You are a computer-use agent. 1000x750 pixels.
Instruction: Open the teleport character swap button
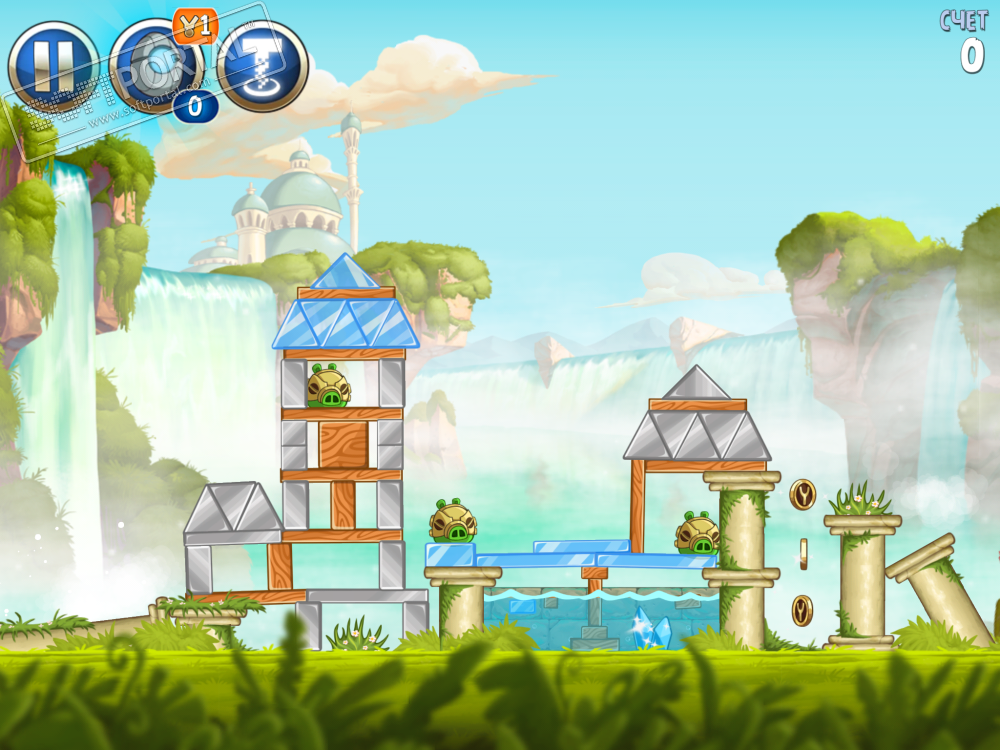pyautogui.click(x=262, y=66)
